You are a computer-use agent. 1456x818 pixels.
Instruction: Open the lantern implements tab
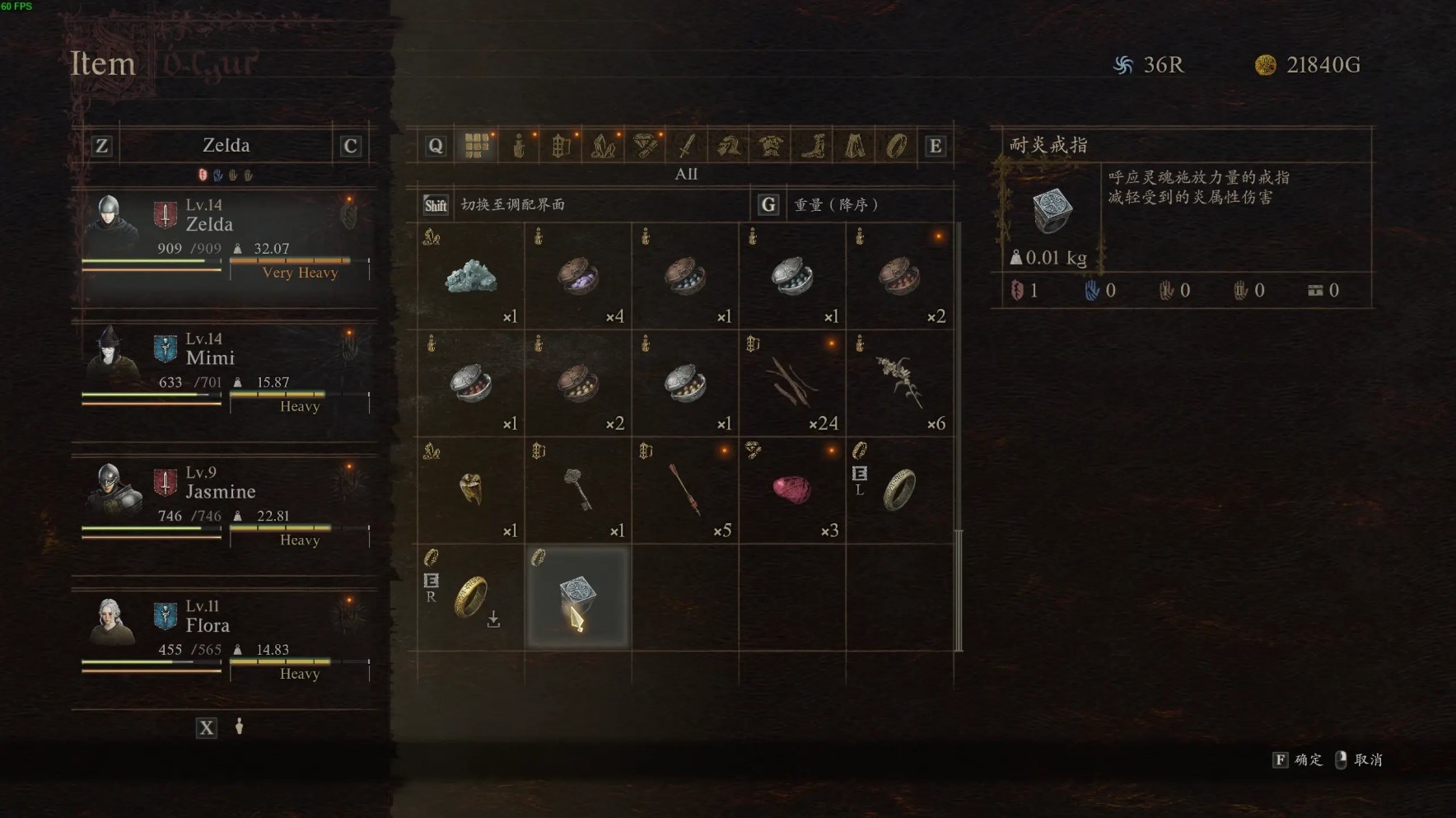coord(561,146)
